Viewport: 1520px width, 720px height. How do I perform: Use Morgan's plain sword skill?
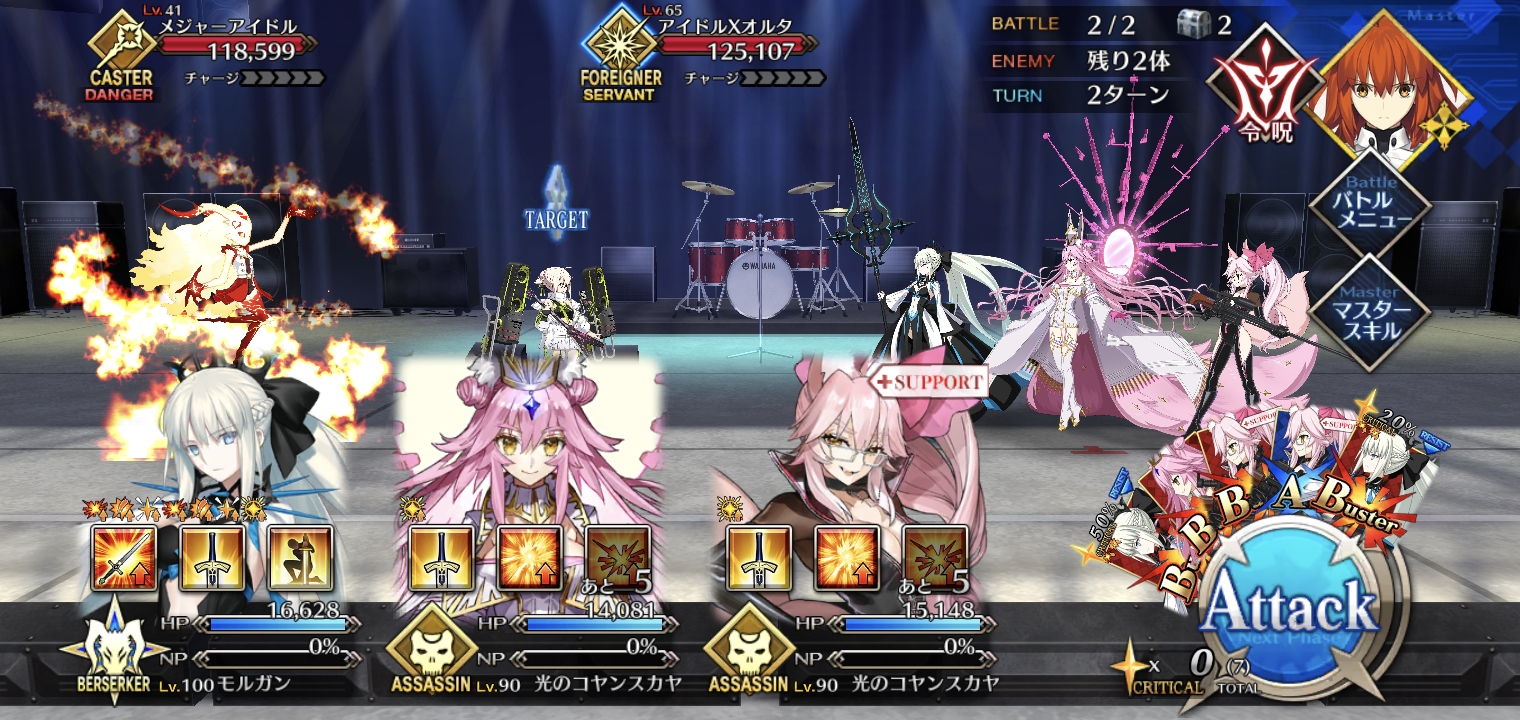point(212,559)
